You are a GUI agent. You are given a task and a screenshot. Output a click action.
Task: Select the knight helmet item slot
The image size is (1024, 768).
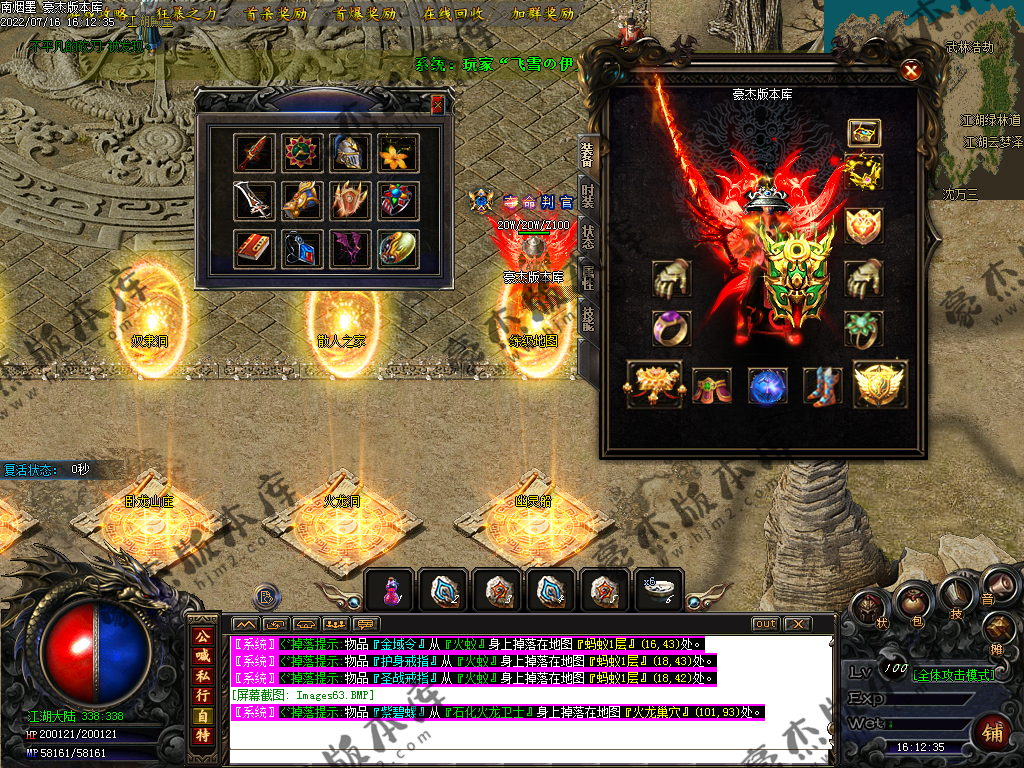350,153
